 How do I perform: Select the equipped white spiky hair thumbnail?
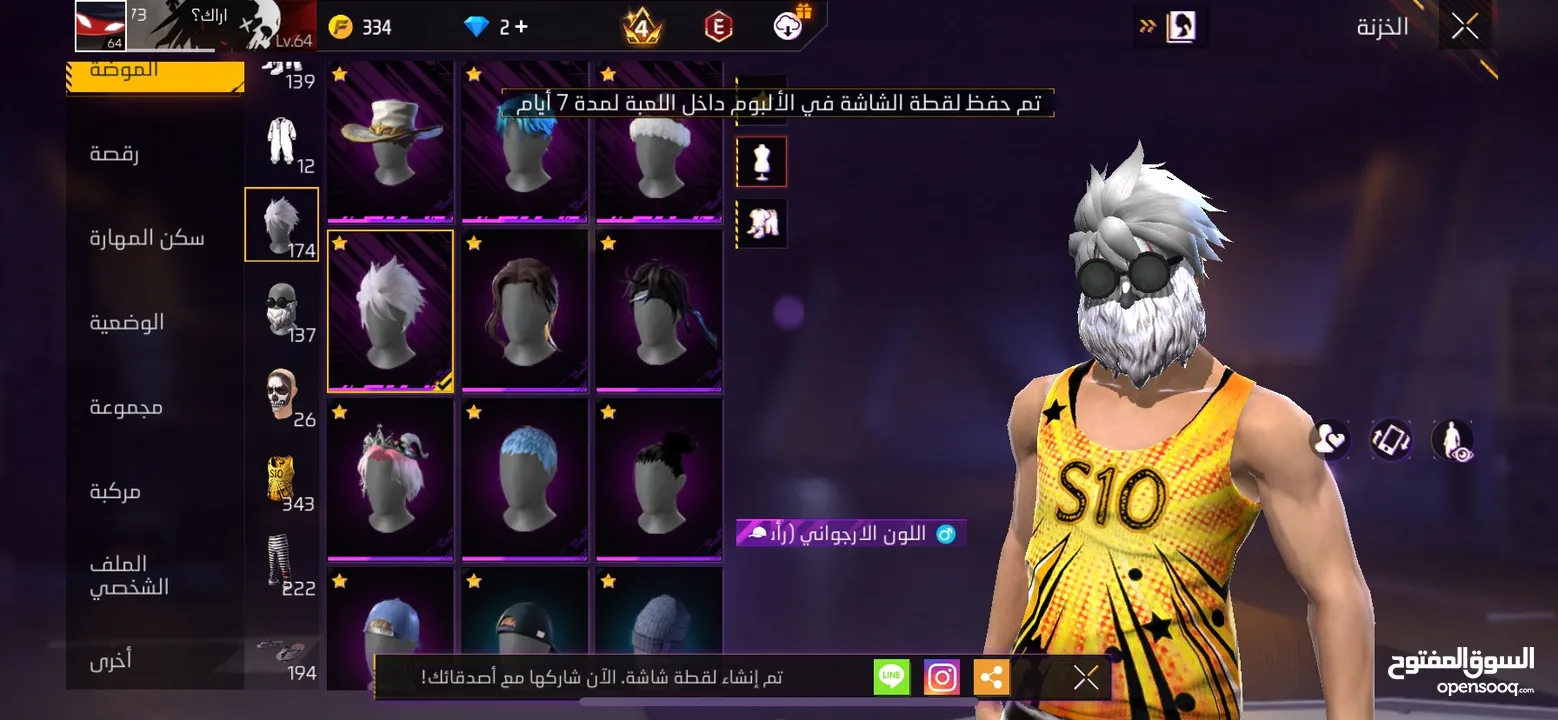[390, 311]
